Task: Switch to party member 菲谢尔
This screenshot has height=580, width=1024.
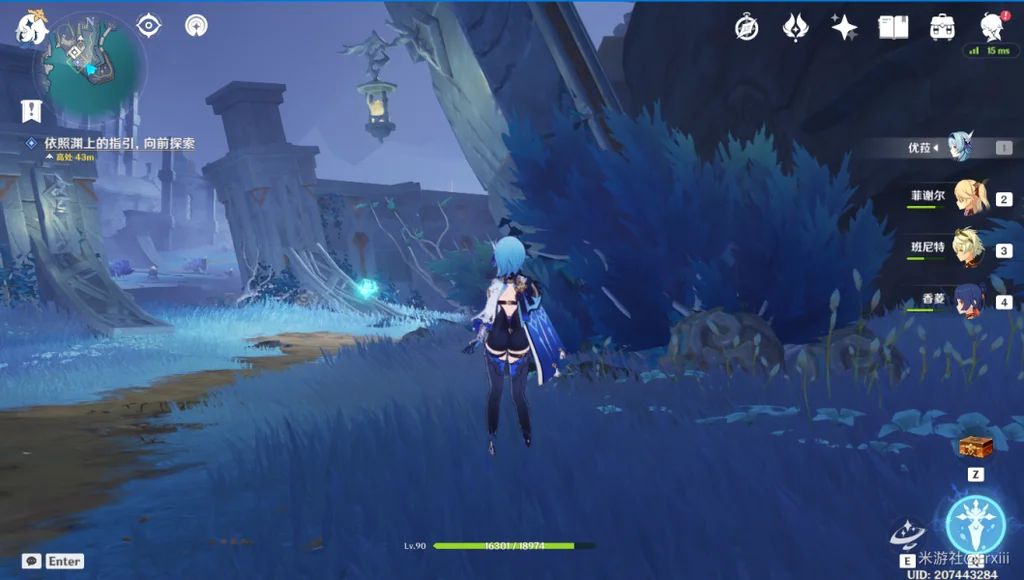Action: tap(970, 197)
